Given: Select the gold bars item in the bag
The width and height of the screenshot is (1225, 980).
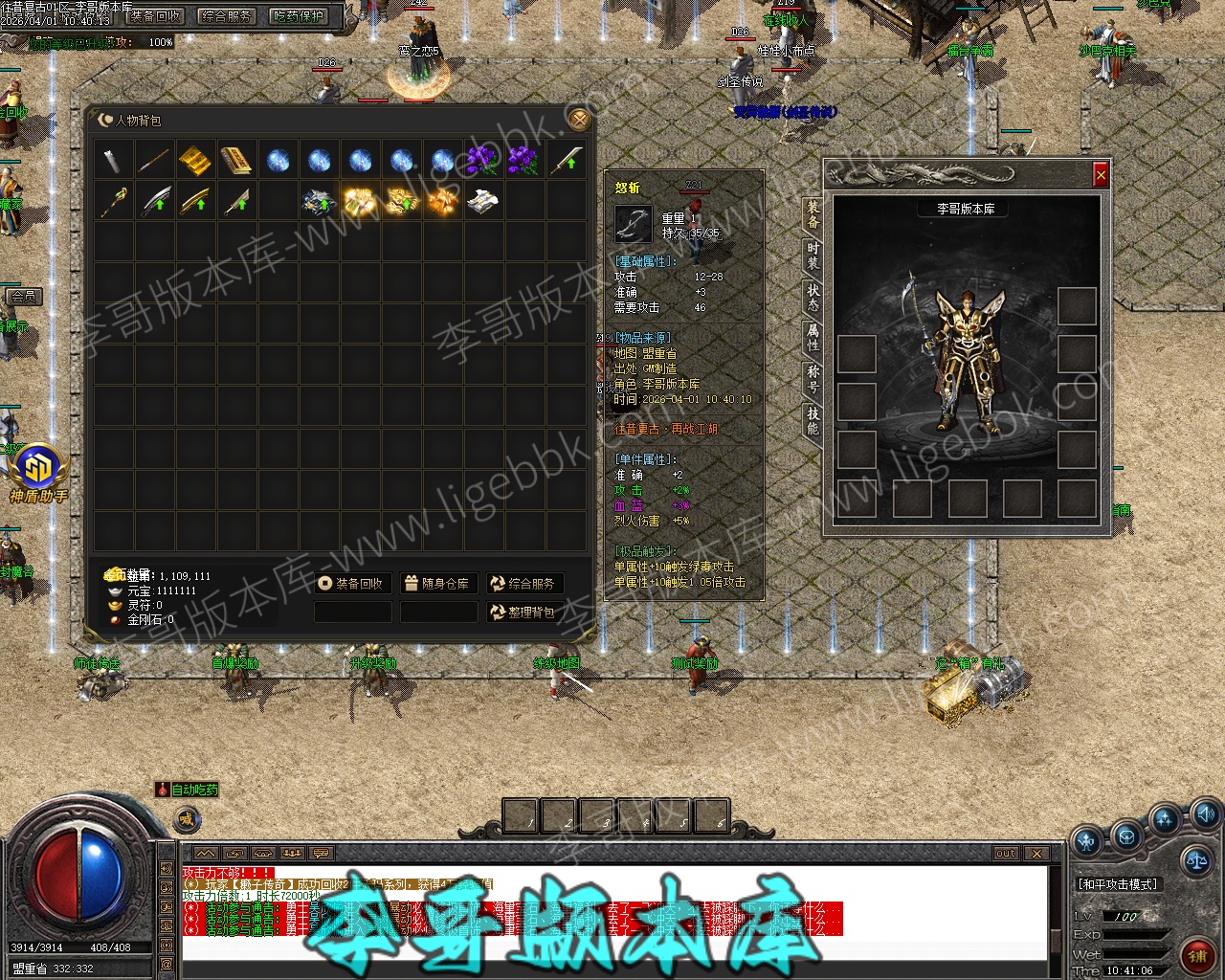Looking at the screenshot, I should [195, 160].
